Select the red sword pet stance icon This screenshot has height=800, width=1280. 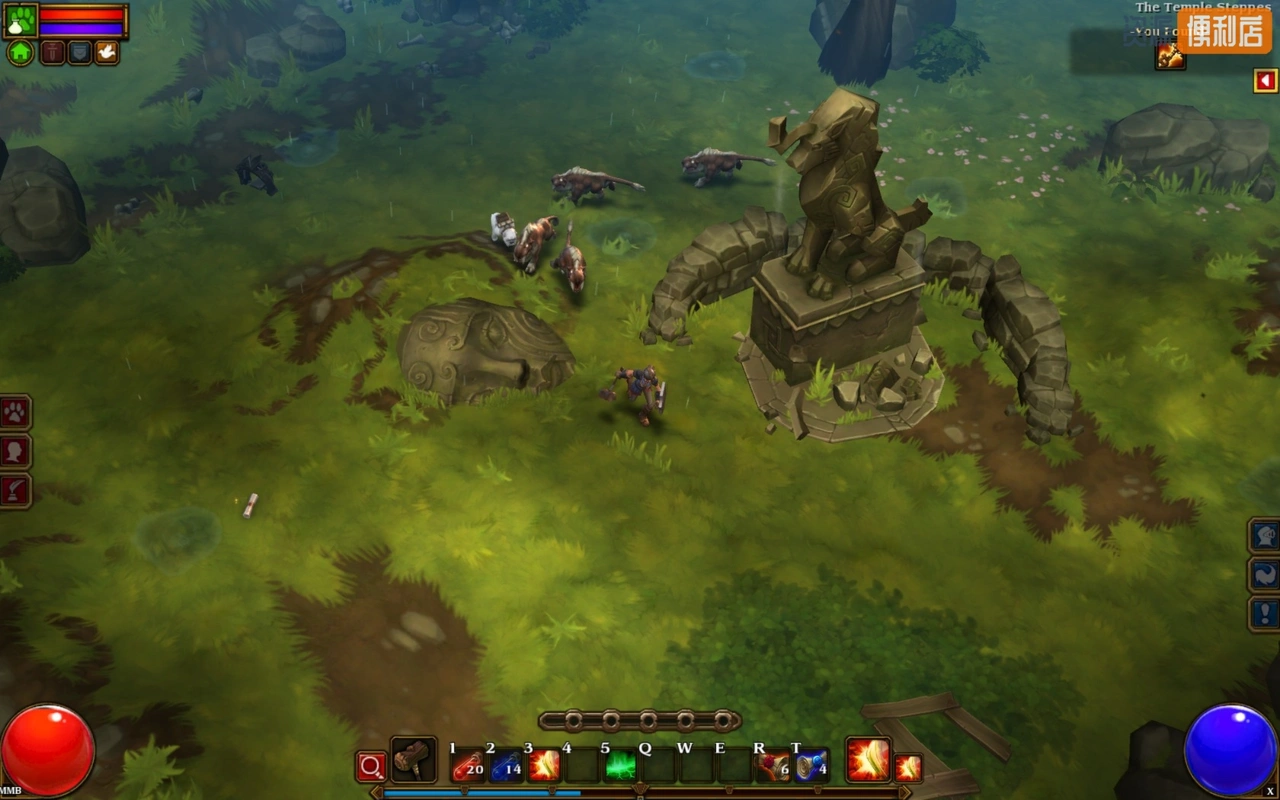pyautogui.click(x=52, y=53)
